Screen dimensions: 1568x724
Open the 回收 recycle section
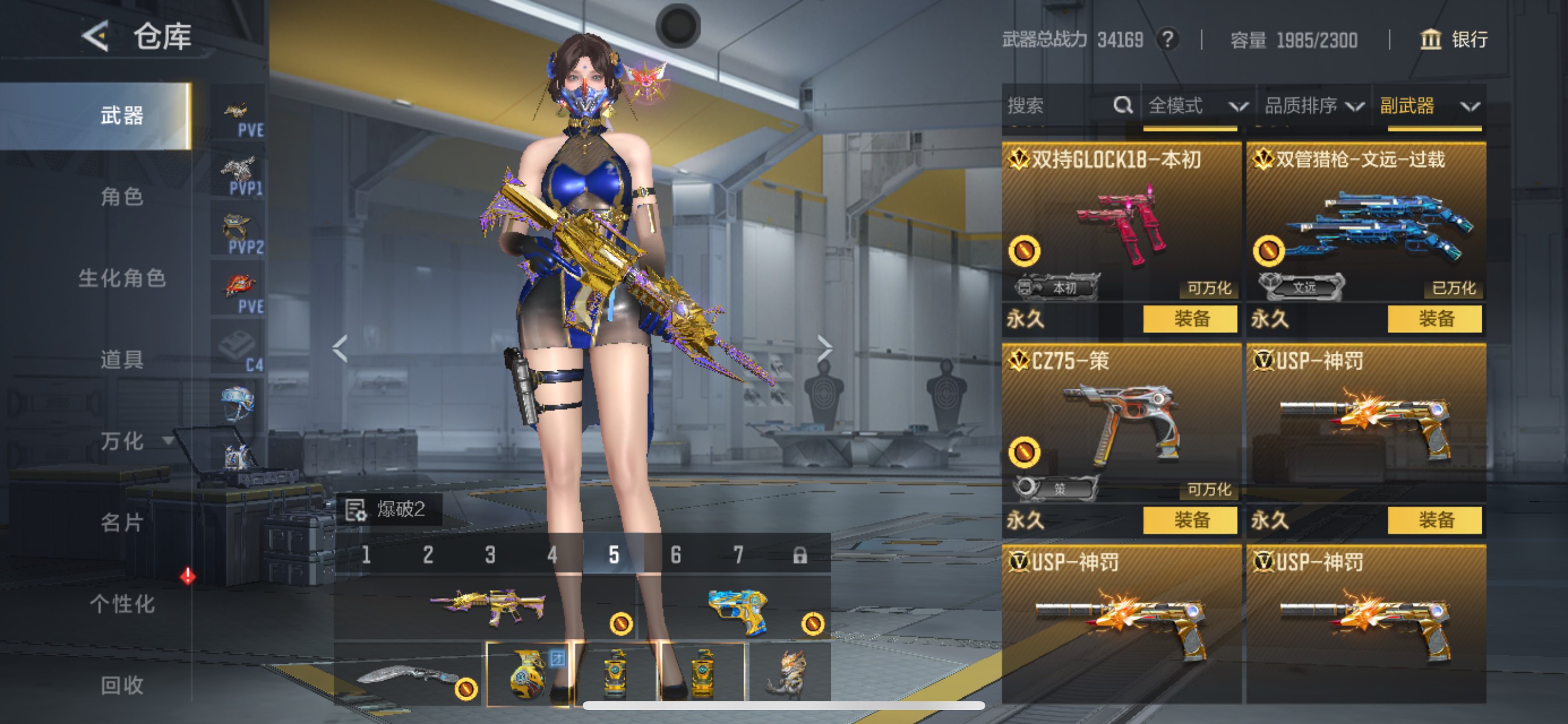click(x=122, y=686)
